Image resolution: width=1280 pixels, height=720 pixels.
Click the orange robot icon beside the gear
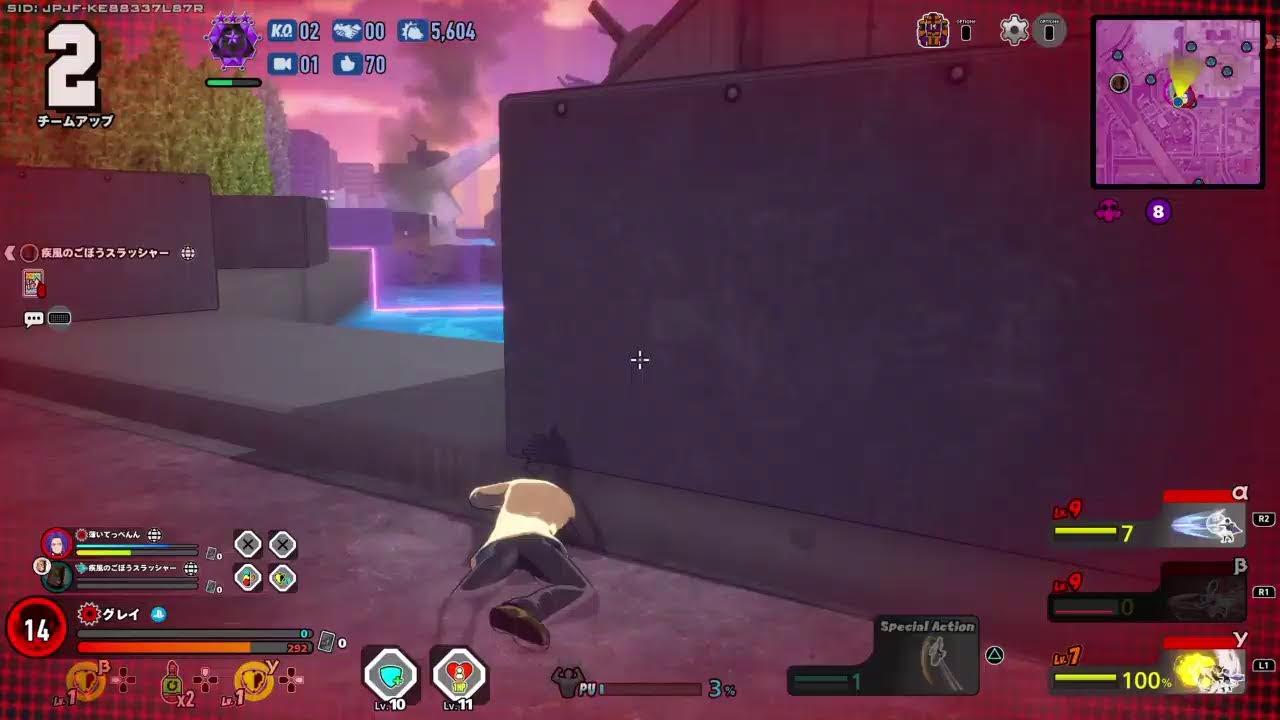(x=933, y=30)
